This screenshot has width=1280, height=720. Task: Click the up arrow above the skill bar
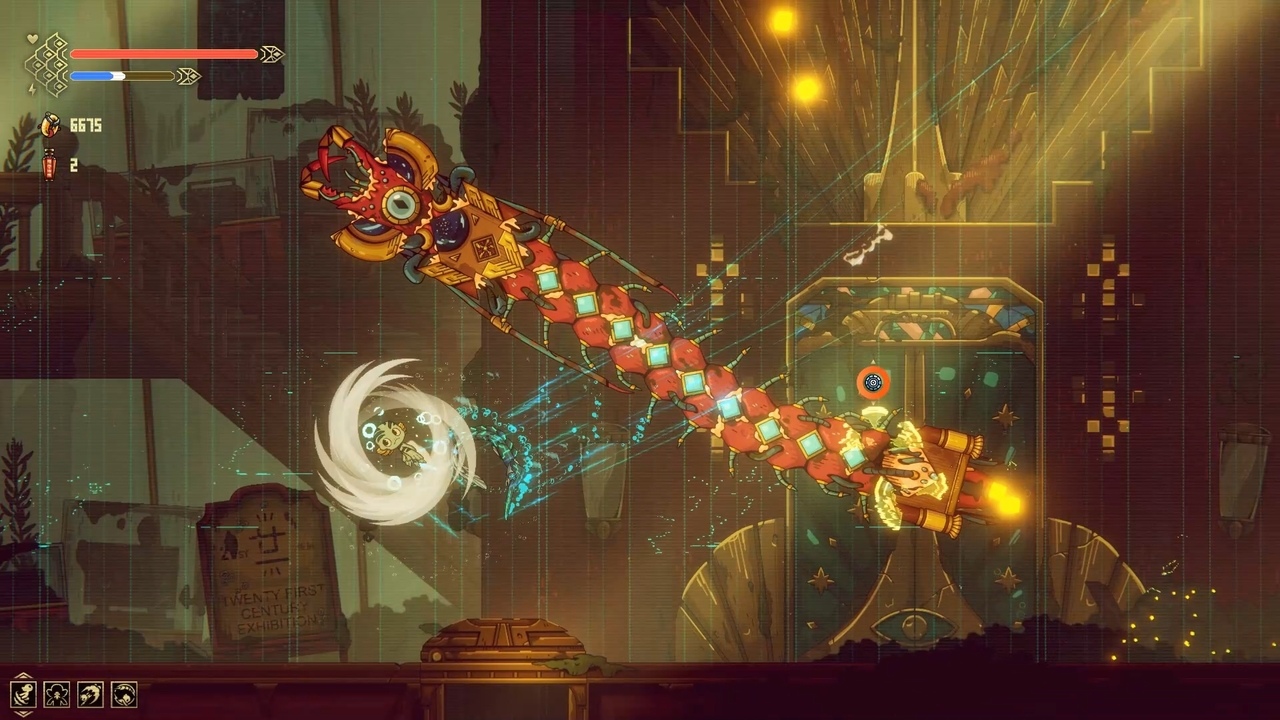click(x=22, y=675)
